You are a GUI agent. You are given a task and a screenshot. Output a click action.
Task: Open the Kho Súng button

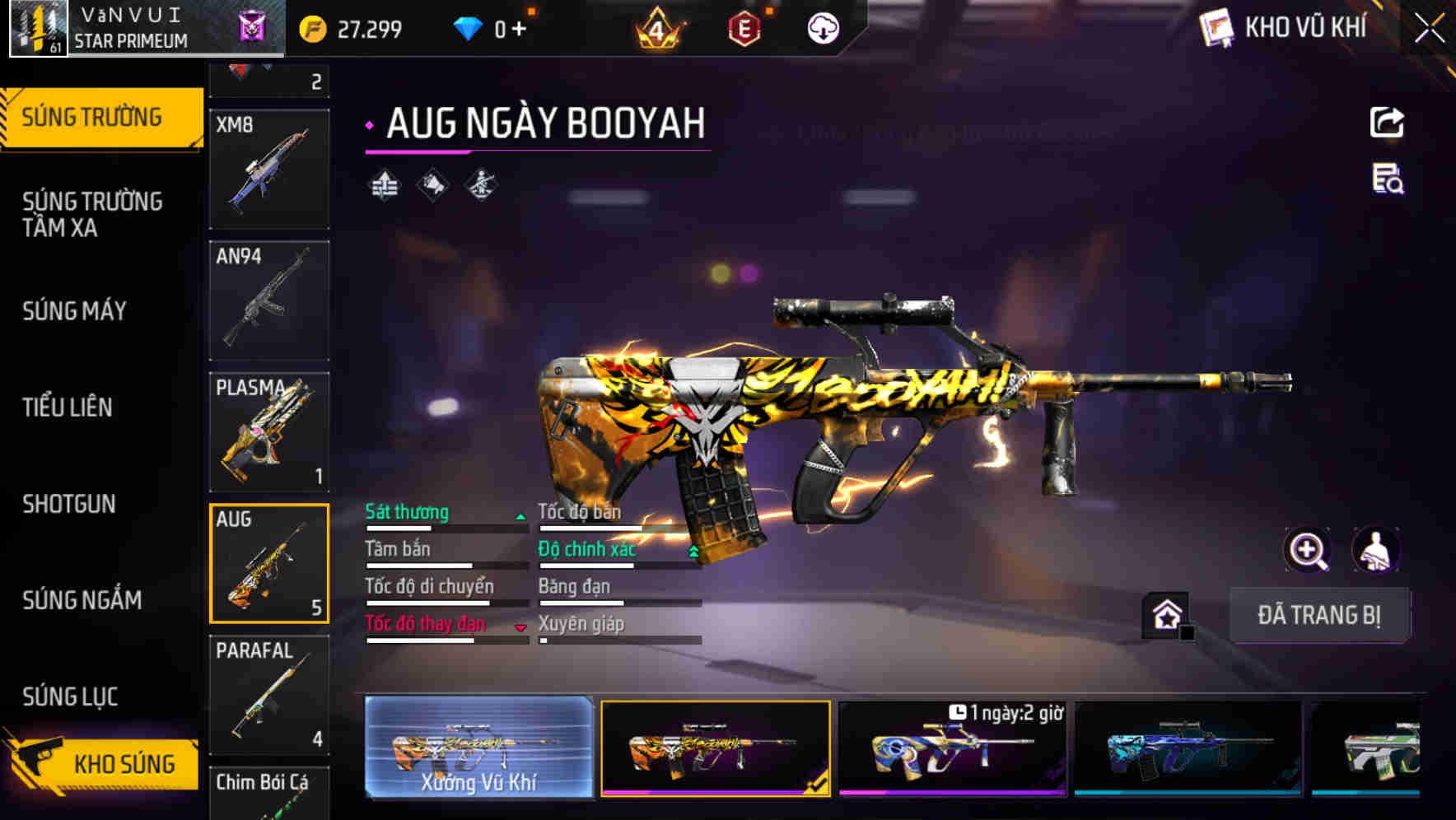(x=103, y=763)
